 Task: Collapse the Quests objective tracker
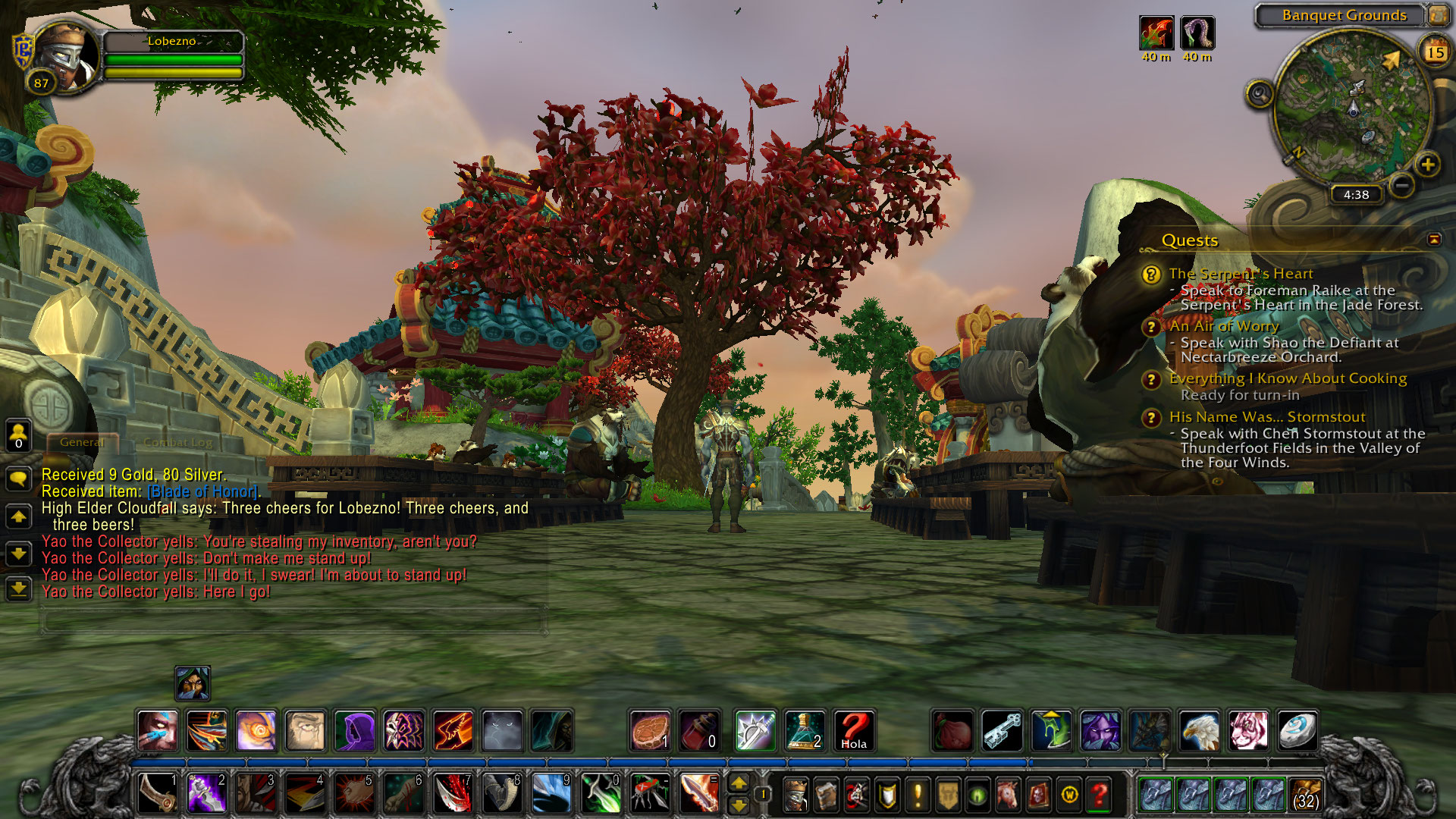(1433, 240)
